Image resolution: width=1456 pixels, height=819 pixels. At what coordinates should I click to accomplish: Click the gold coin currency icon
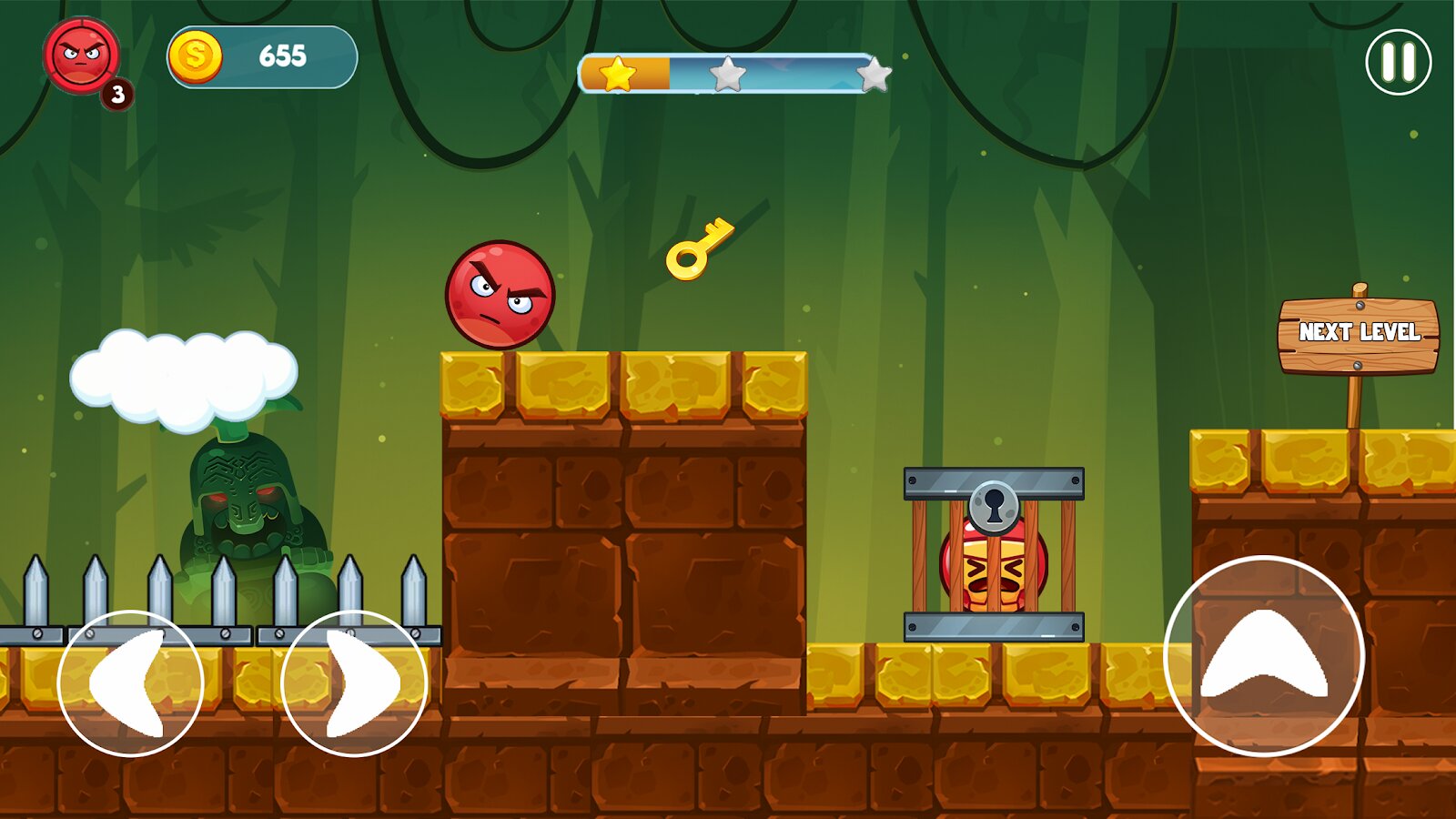pyautogui.click(x=197, y=56)
